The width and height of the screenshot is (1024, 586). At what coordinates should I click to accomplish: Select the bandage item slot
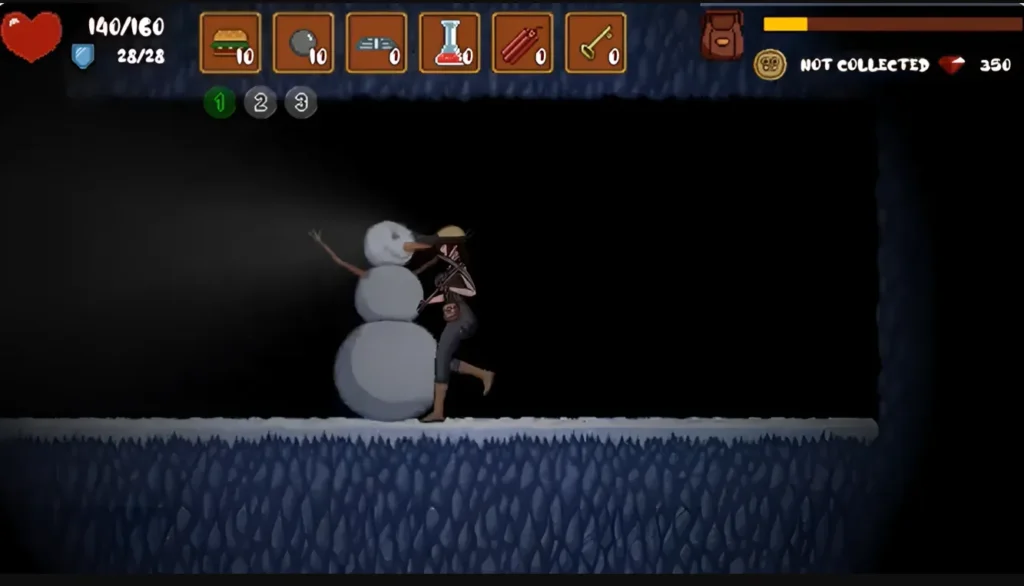point(376,43)
